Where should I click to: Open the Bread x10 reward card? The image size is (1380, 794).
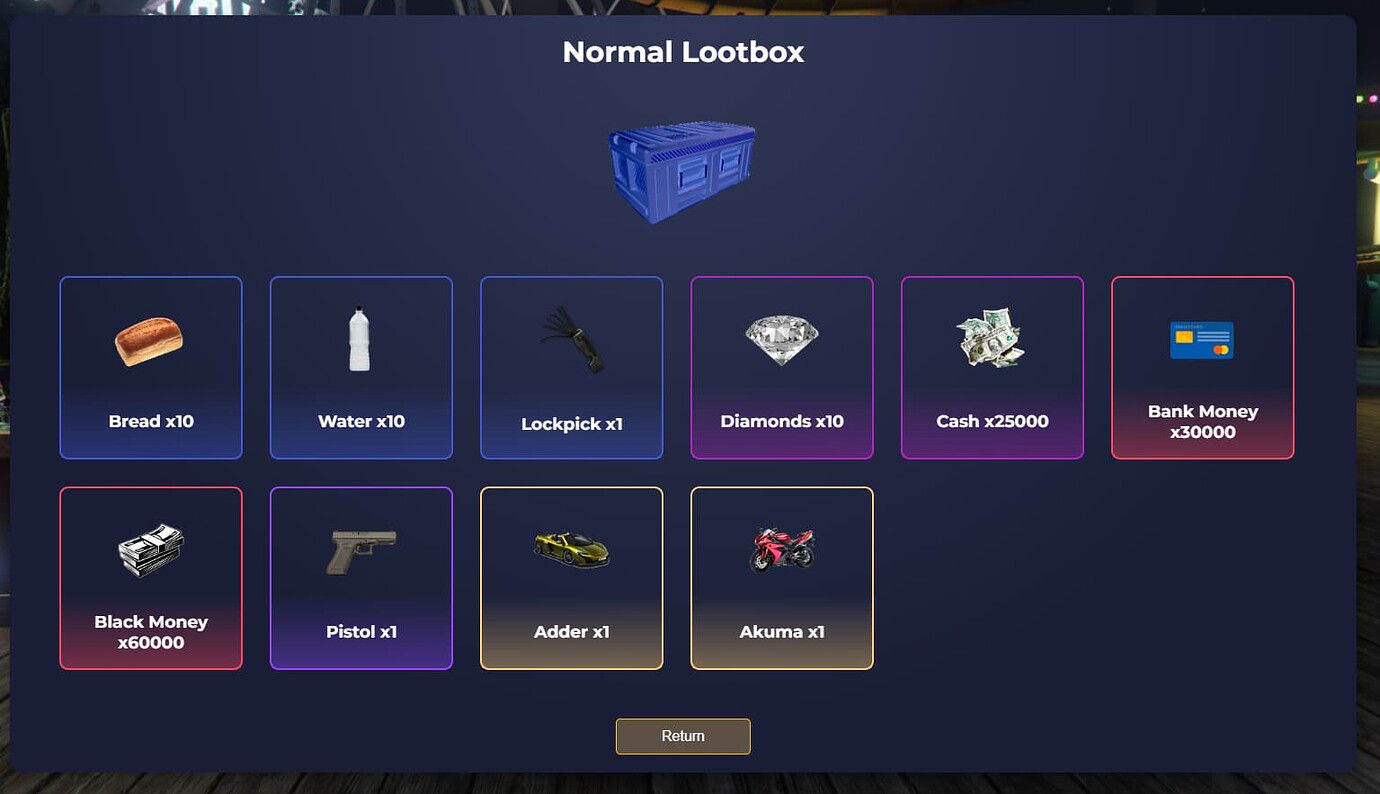[x=150, y=367]
